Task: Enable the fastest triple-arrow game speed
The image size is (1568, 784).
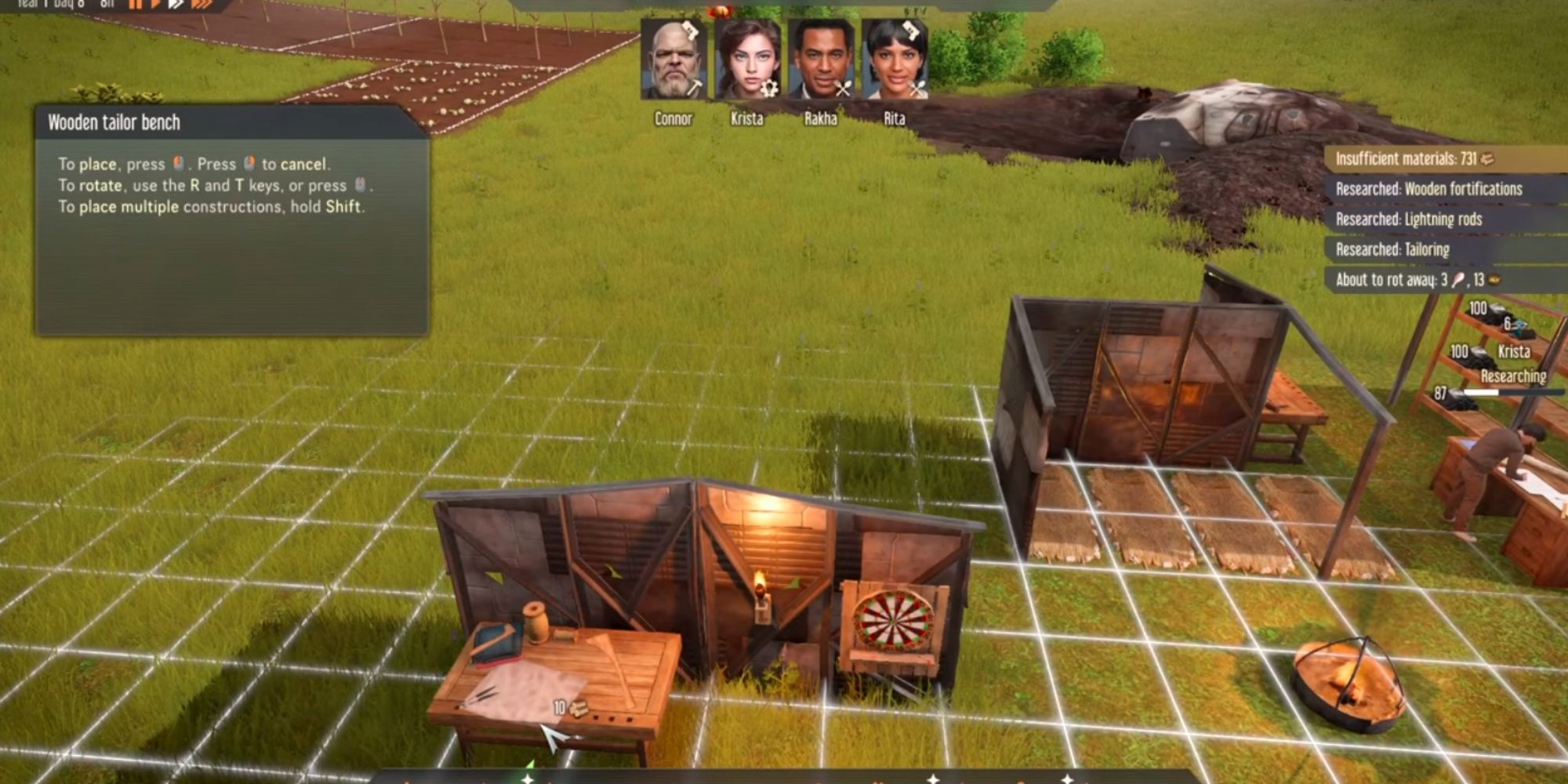Action: click(201, 6)
